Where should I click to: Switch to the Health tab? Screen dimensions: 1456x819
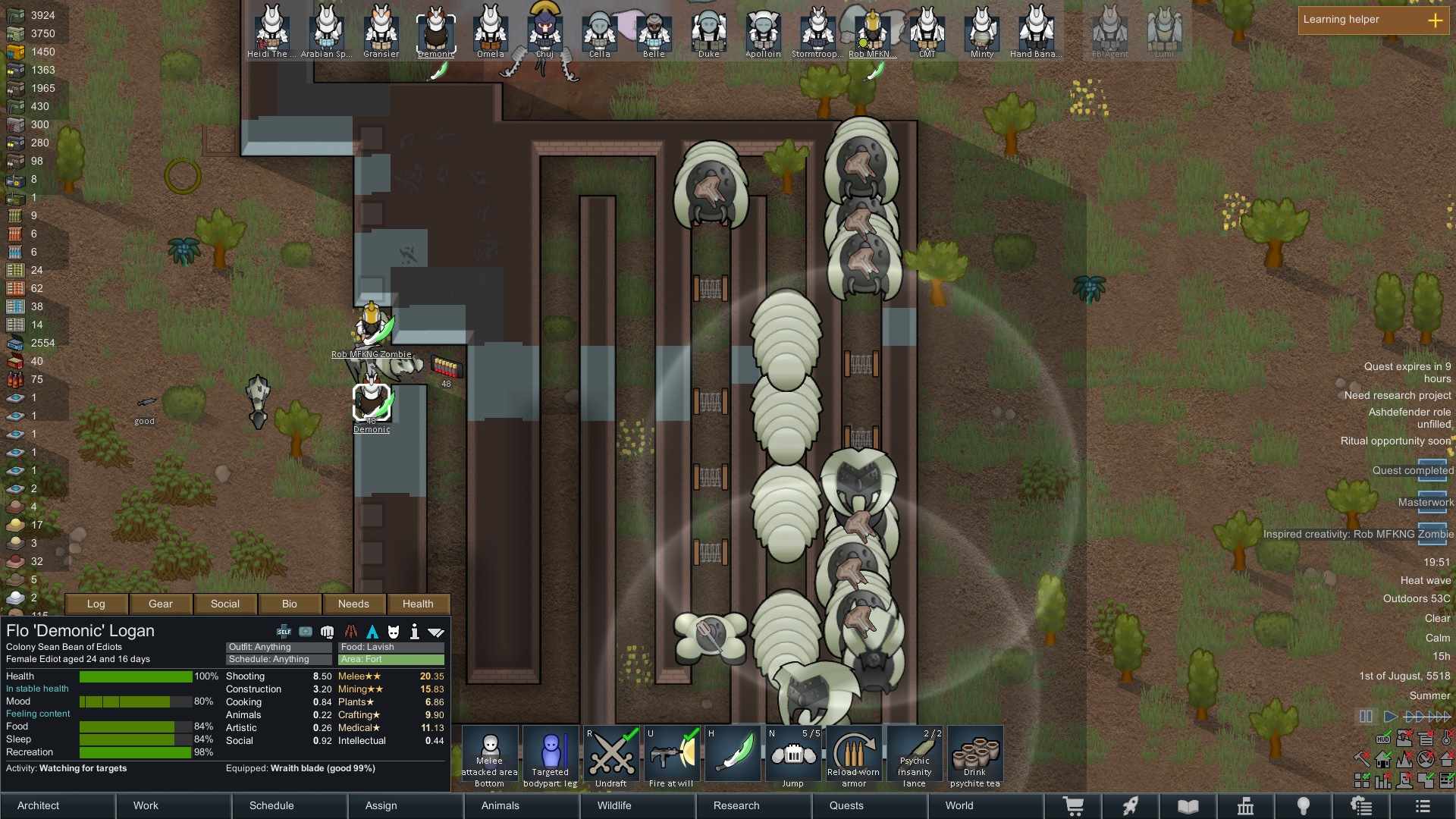click(x=418, y=604)
